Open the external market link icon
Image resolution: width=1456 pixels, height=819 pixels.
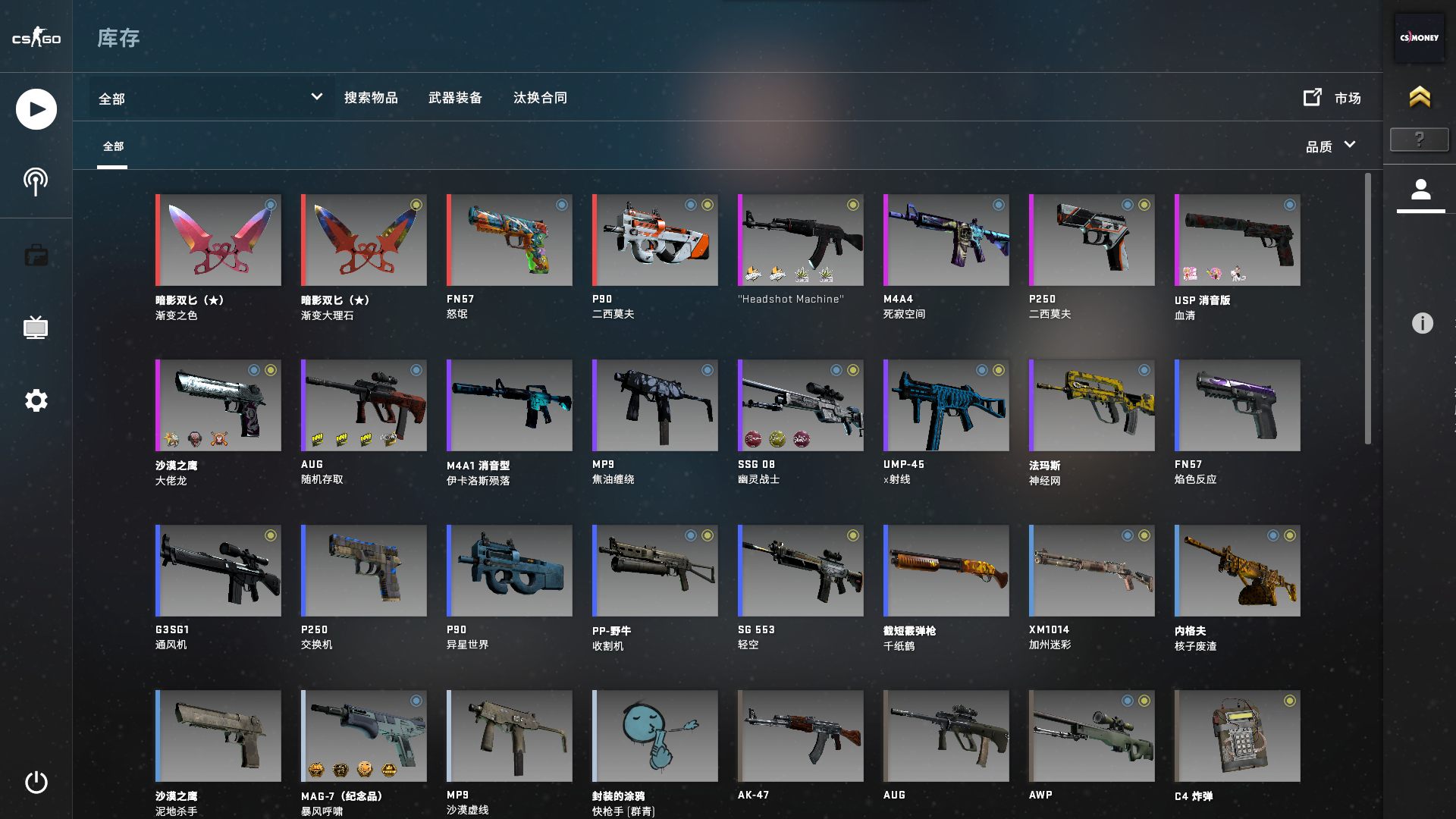coord(1312,97)
